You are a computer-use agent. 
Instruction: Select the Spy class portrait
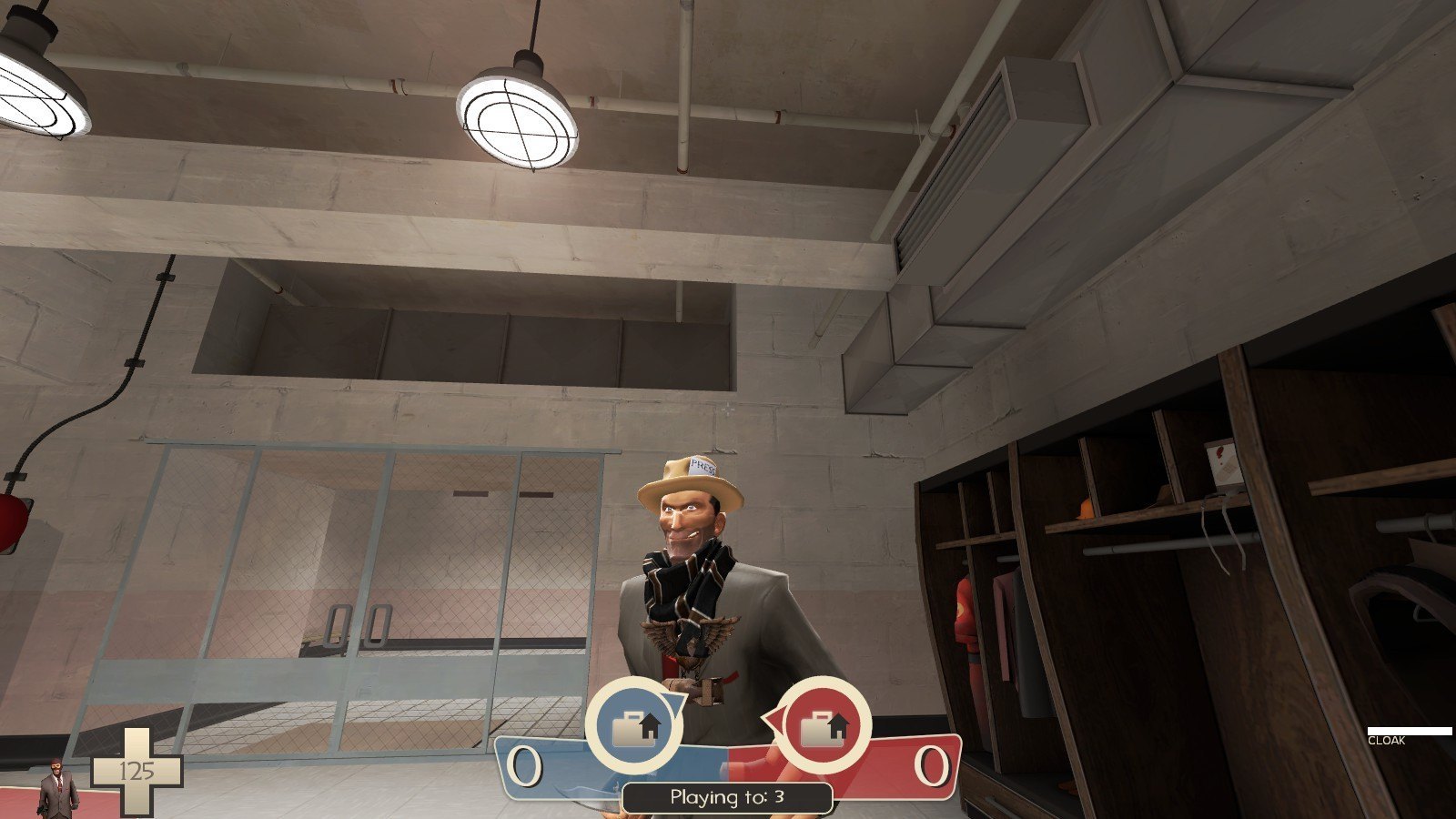[x=57, y=786]
